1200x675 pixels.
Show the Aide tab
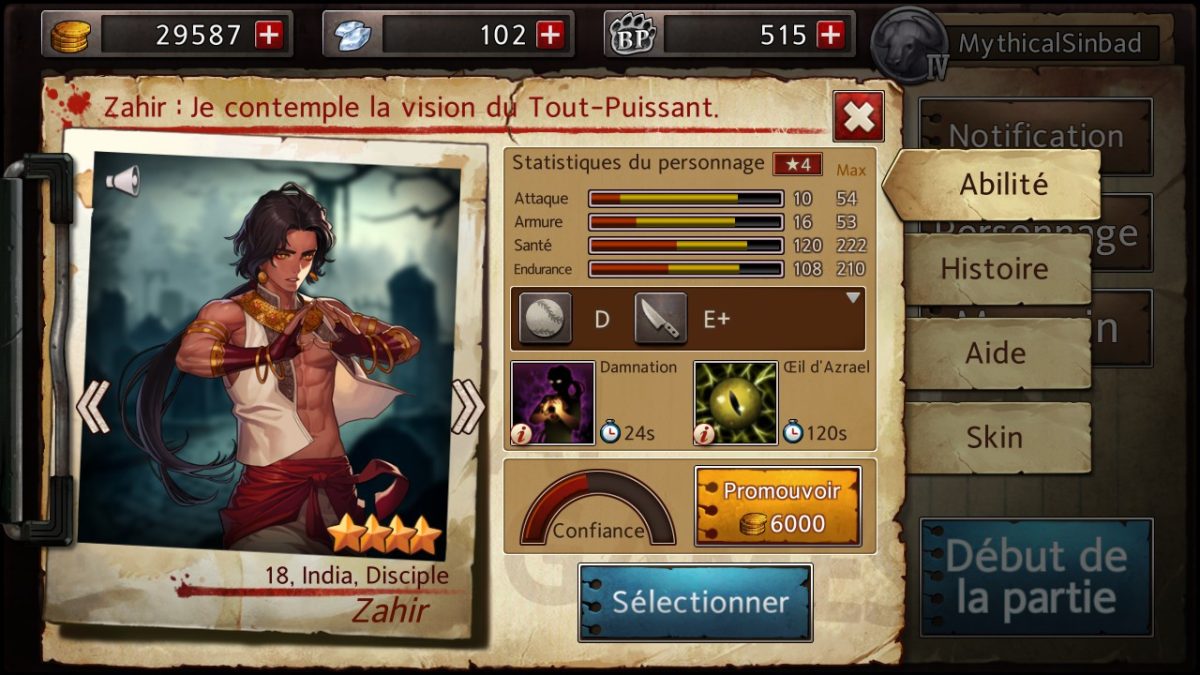pyautogui.click(x=994, y=353)
